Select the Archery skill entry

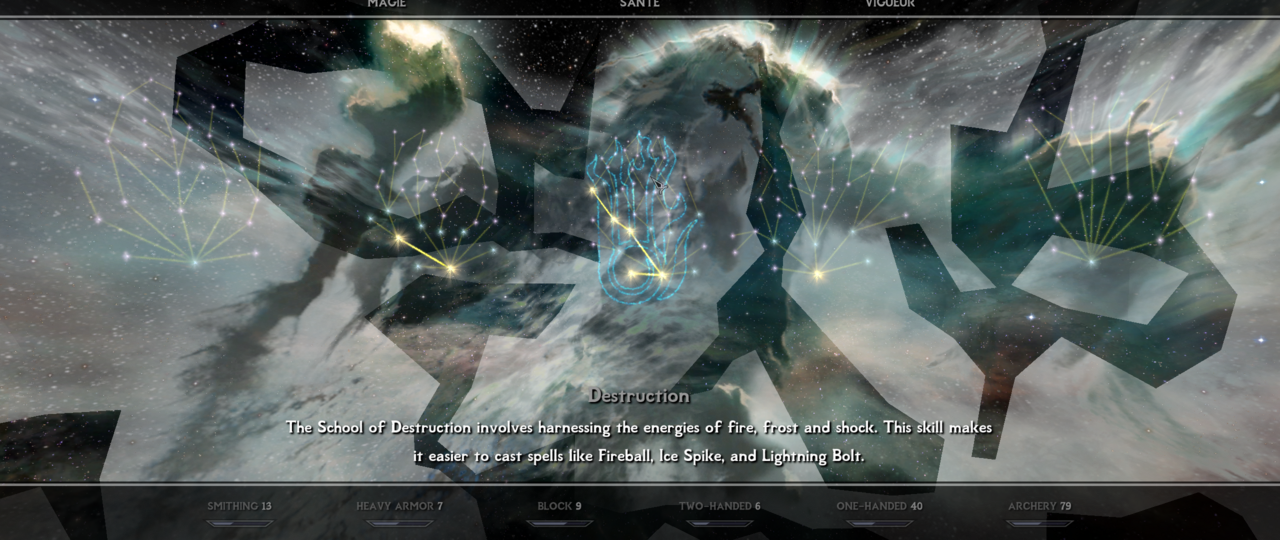tap(1039, 506)
